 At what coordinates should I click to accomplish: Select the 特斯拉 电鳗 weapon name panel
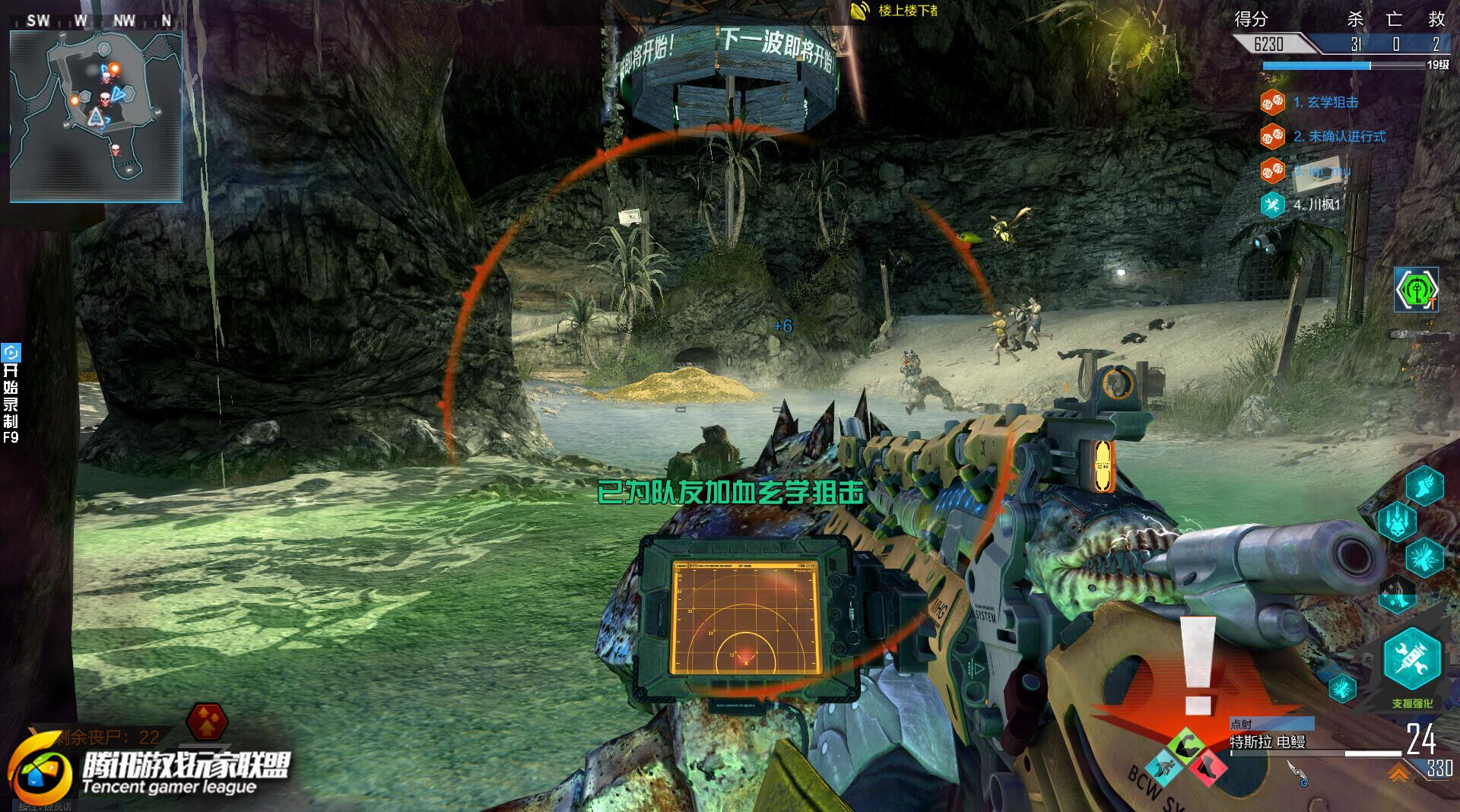(x=1268, y=741)
